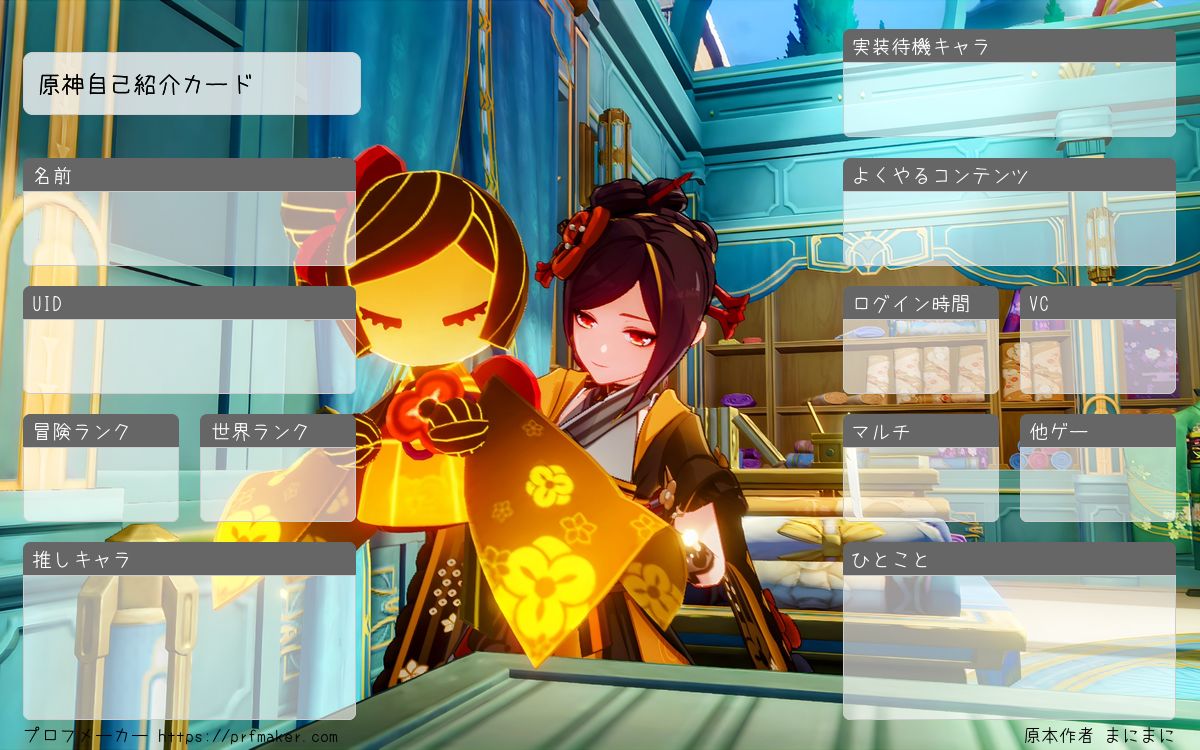This screenshot has height=750, width=1200.
Task: Click the ひとこと comment panel
Action: coord(1009,647)
